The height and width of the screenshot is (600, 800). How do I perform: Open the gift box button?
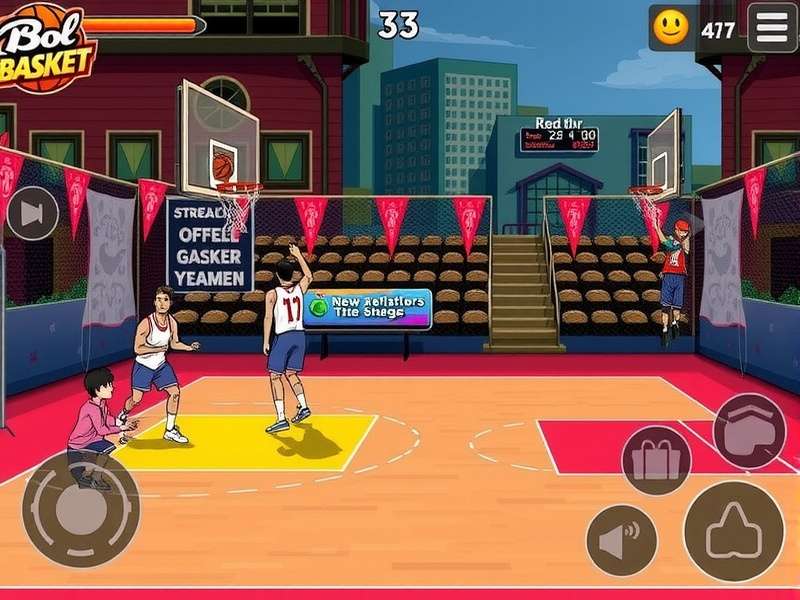(656, 460)
